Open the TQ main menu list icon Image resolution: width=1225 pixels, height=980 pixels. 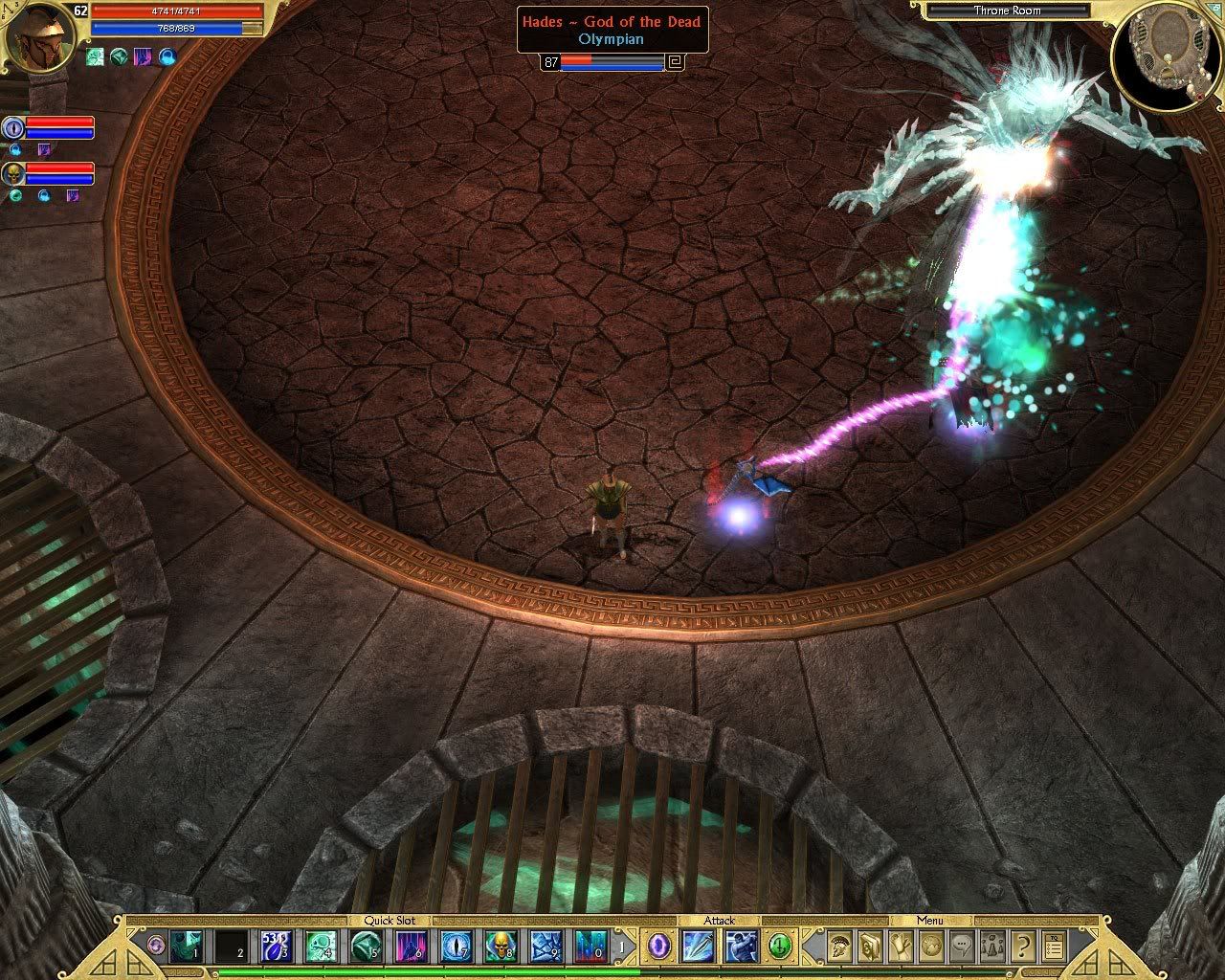coord(1054,947)
